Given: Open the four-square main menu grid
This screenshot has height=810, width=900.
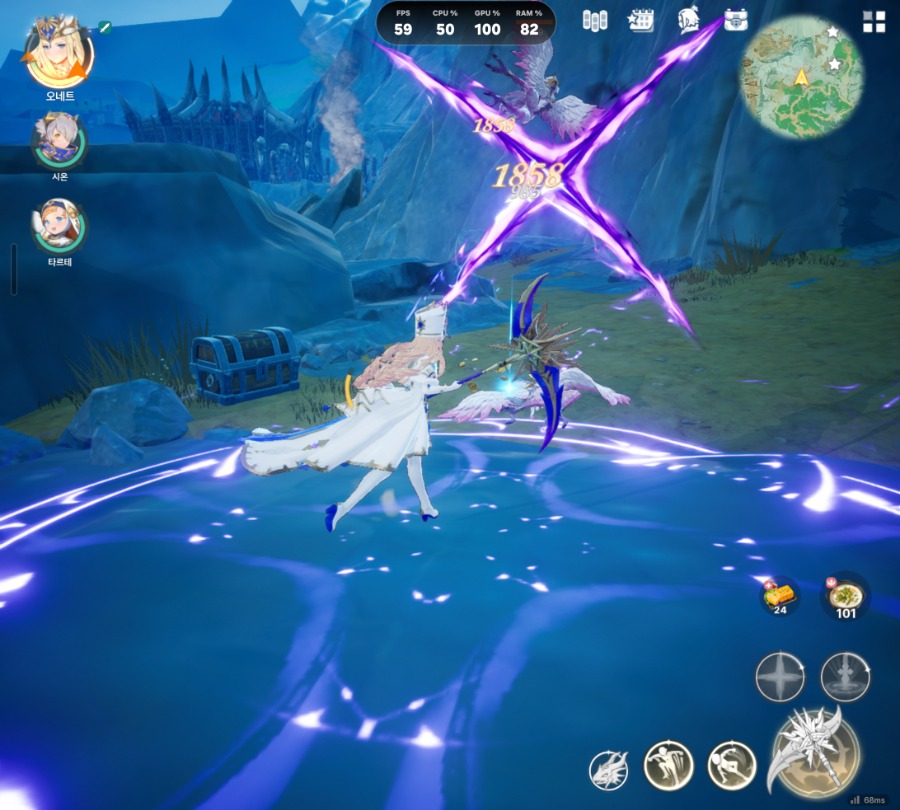Looking at the screenshot, I should (874, 22).
